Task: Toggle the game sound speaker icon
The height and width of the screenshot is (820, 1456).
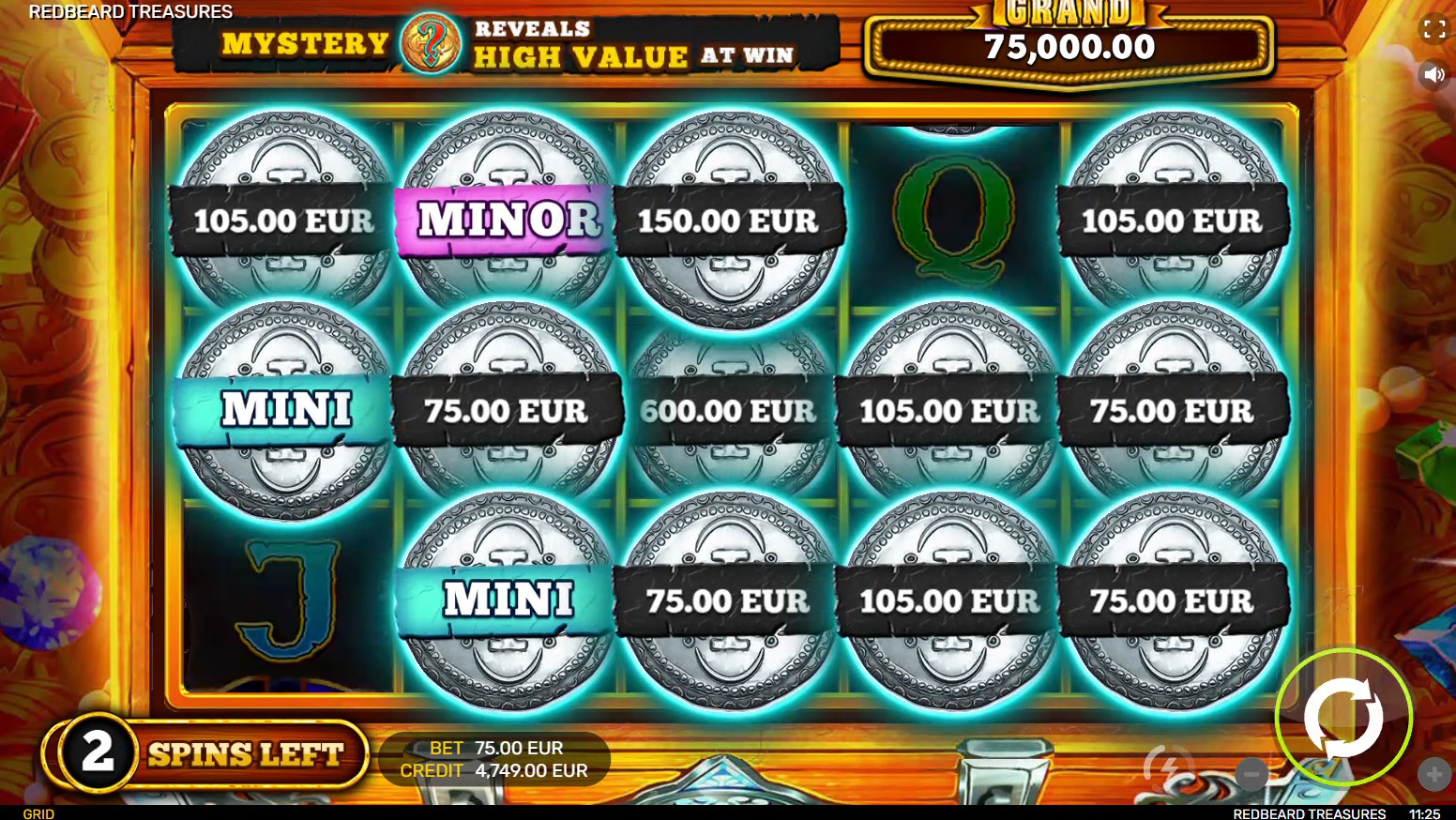Action: (x=1433, y=74)
